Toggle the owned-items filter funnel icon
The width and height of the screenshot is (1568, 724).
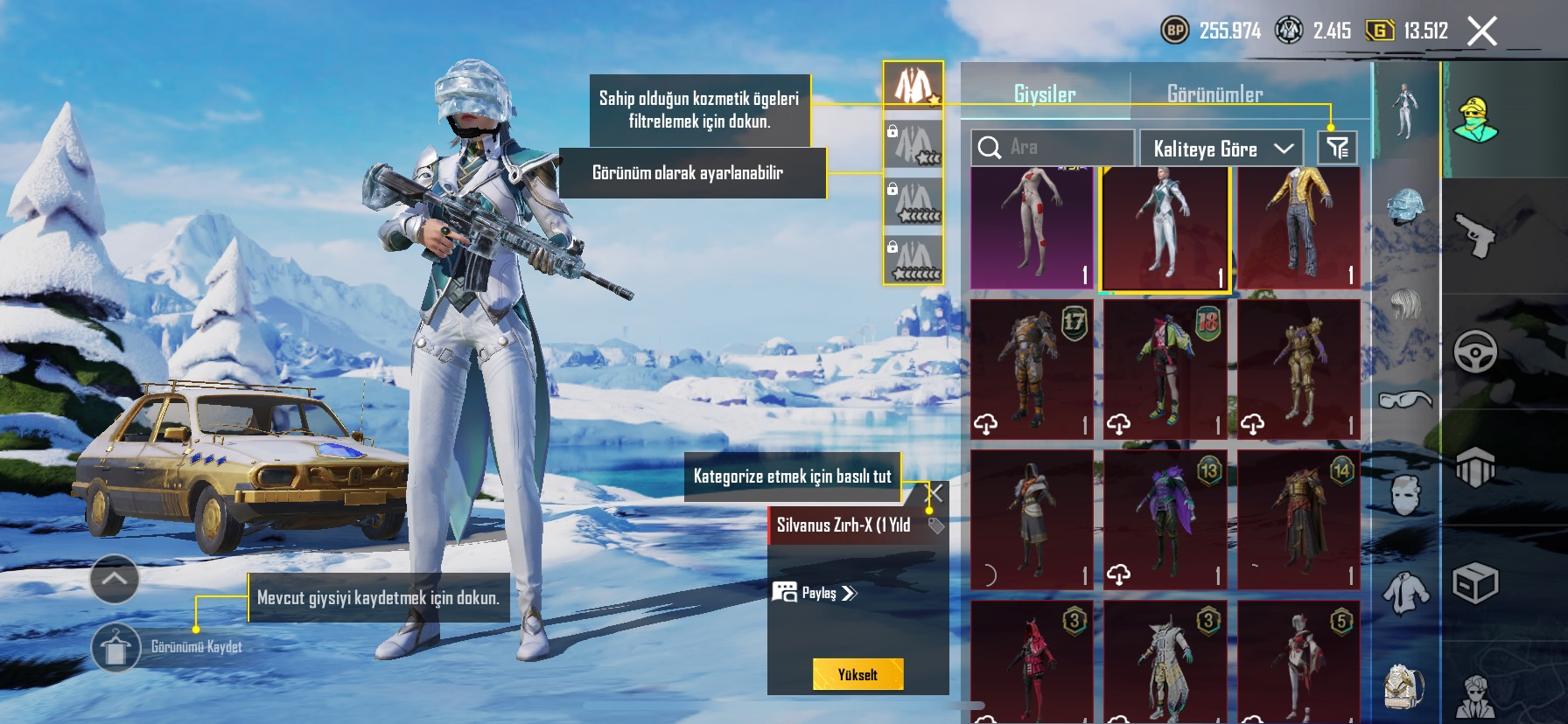1337,148
